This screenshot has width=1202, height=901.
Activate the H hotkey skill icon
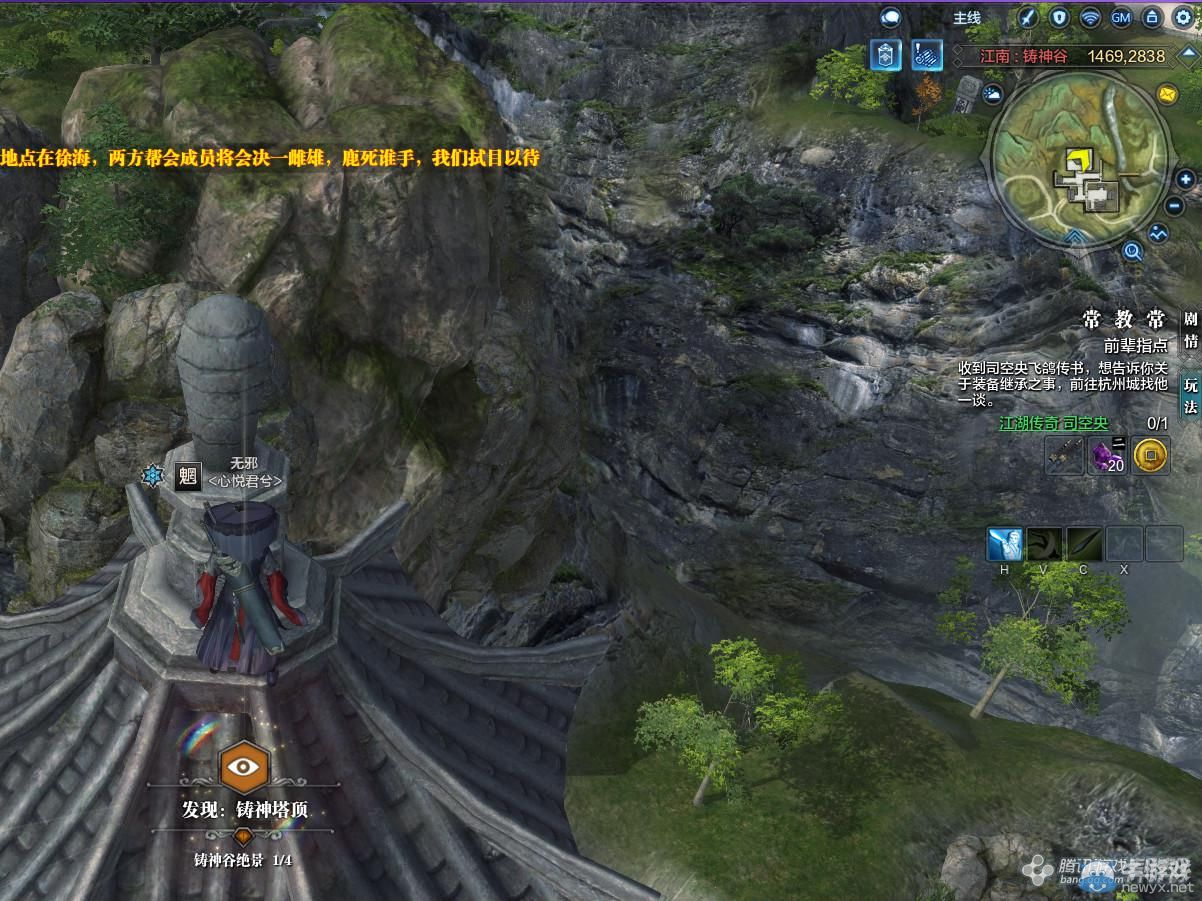pyautogui.click(x=1004, y=545)
